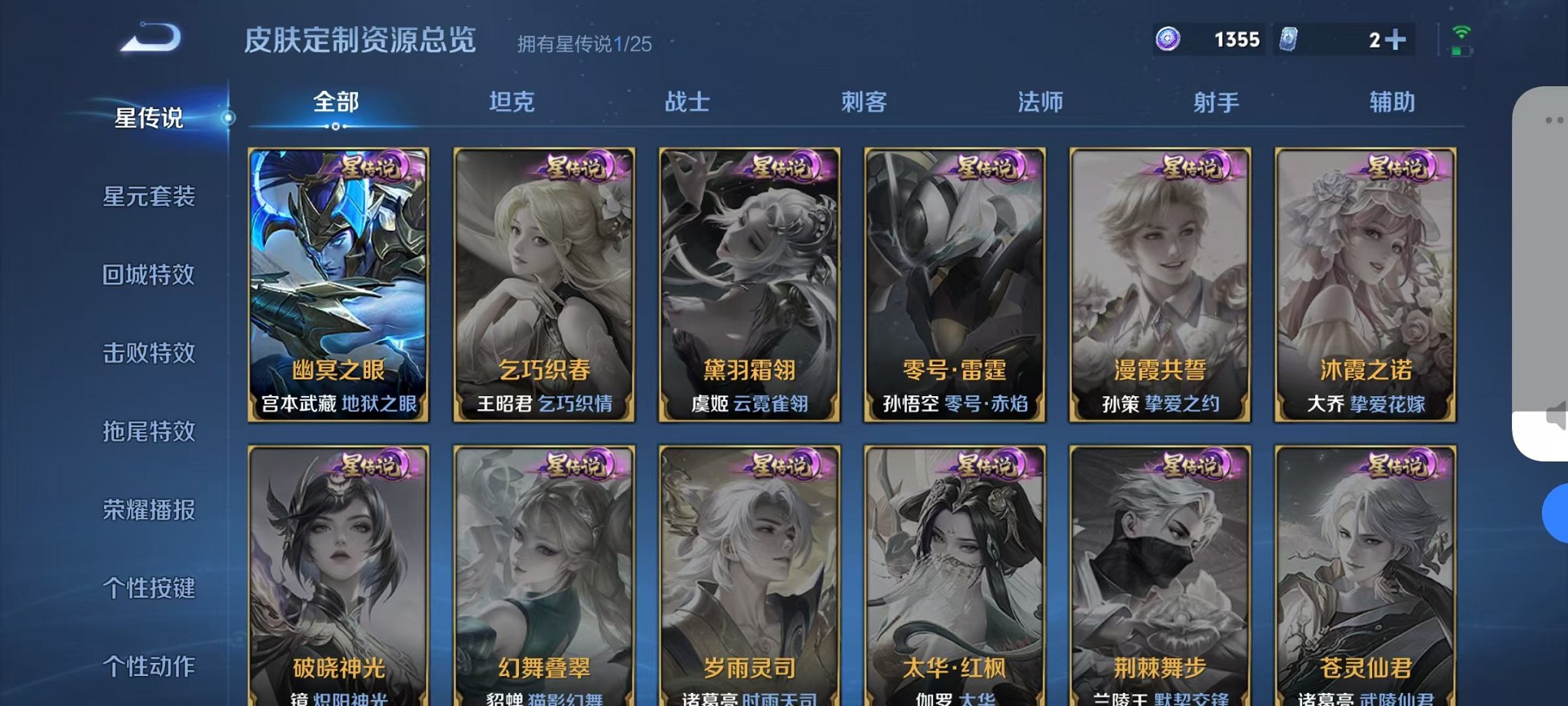Screen dimensions: 1568x706
Task: Select the 星元套装 sidebar category
Action: 149,197
